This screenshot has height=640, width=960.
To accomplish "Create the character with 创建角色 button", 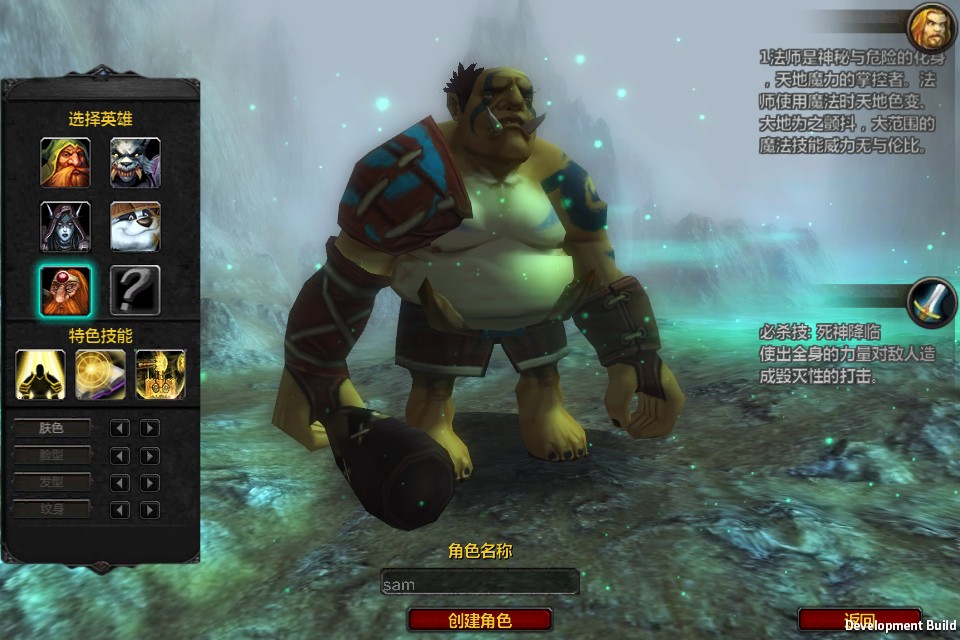I will point(480,620).
